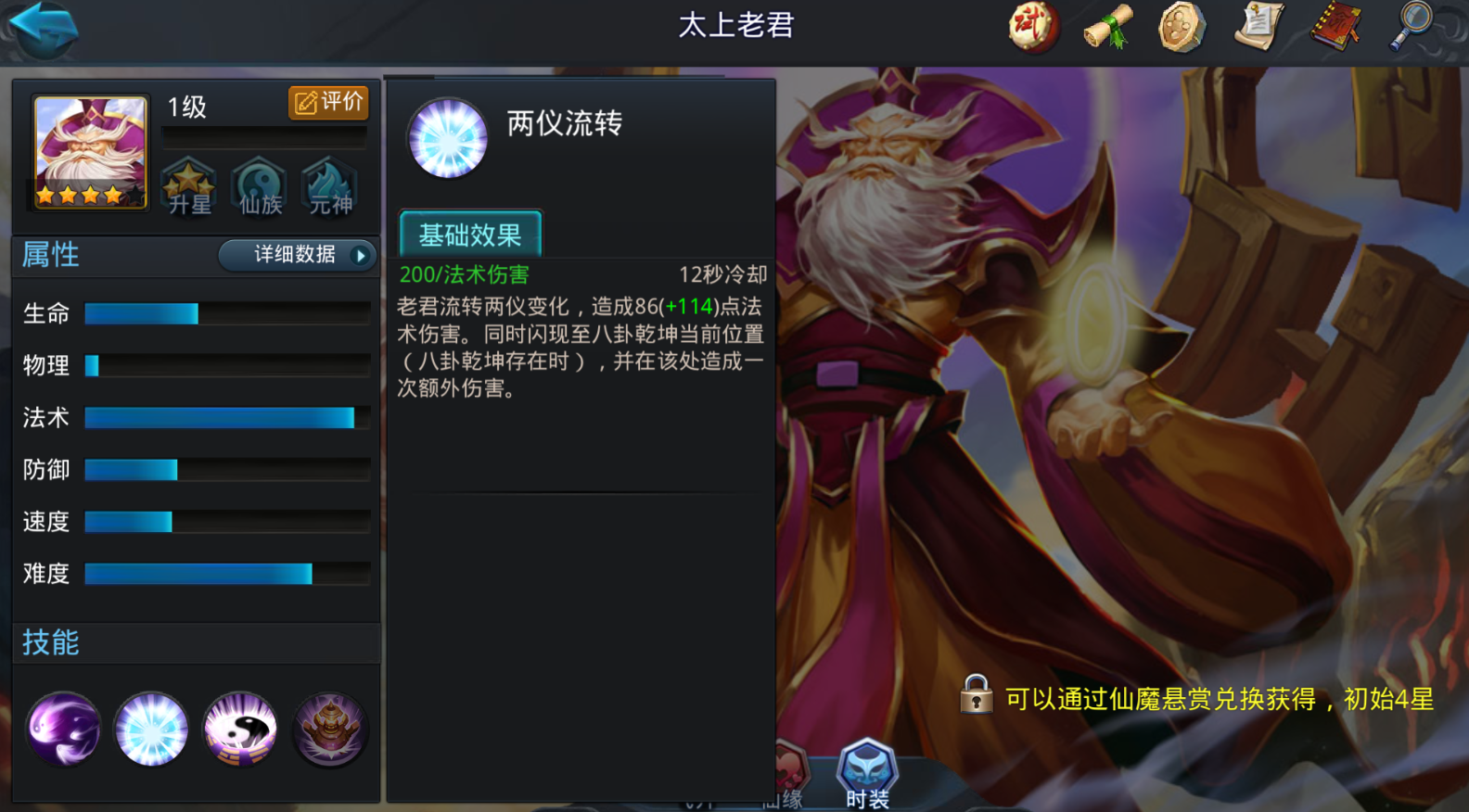Open the parchment quest note icon

1258,27
